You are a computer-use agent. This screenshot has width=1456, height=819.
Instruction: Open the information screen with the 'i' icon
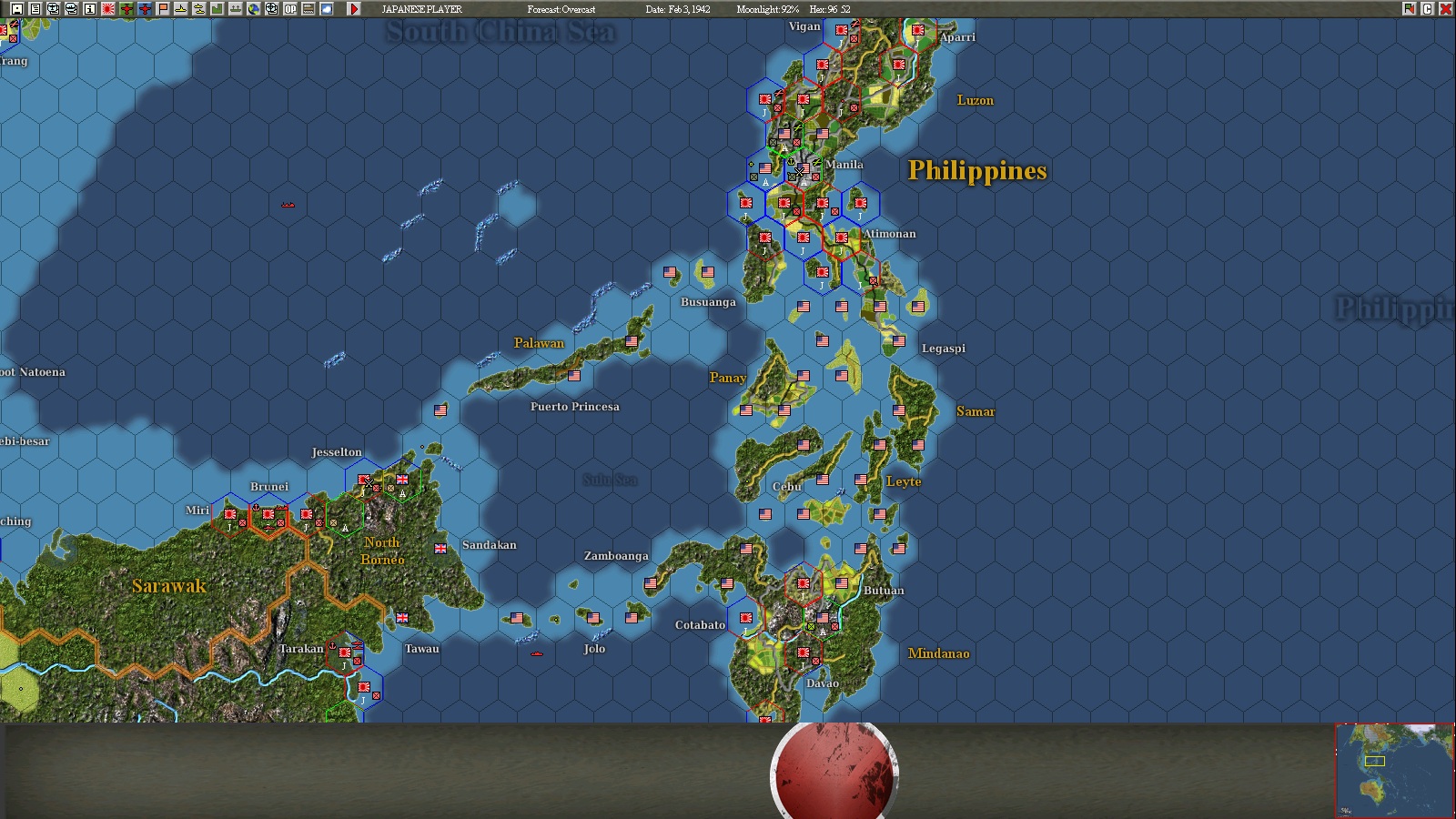click(89, 7)
